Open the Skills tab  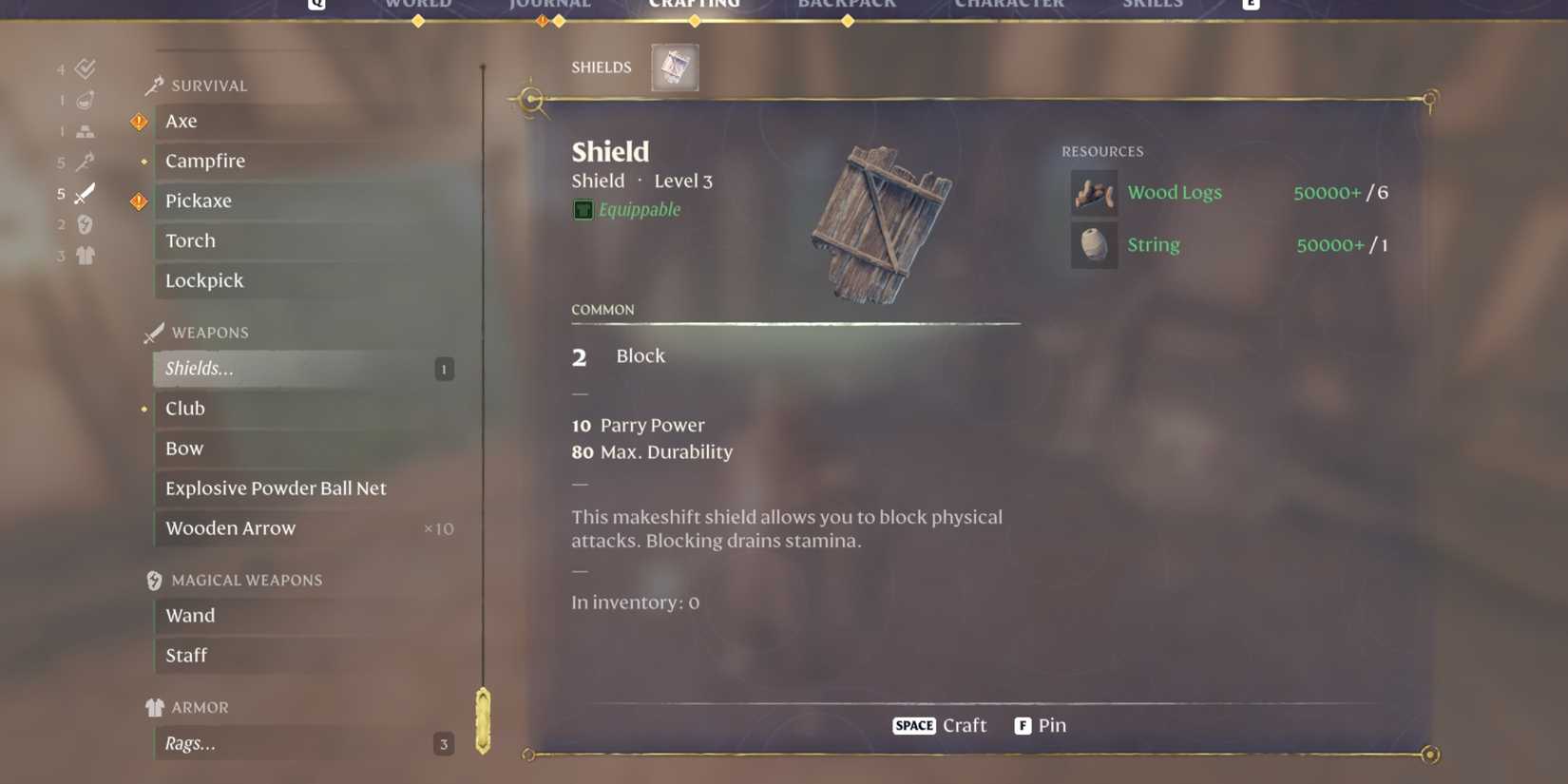pos(1153,4)
